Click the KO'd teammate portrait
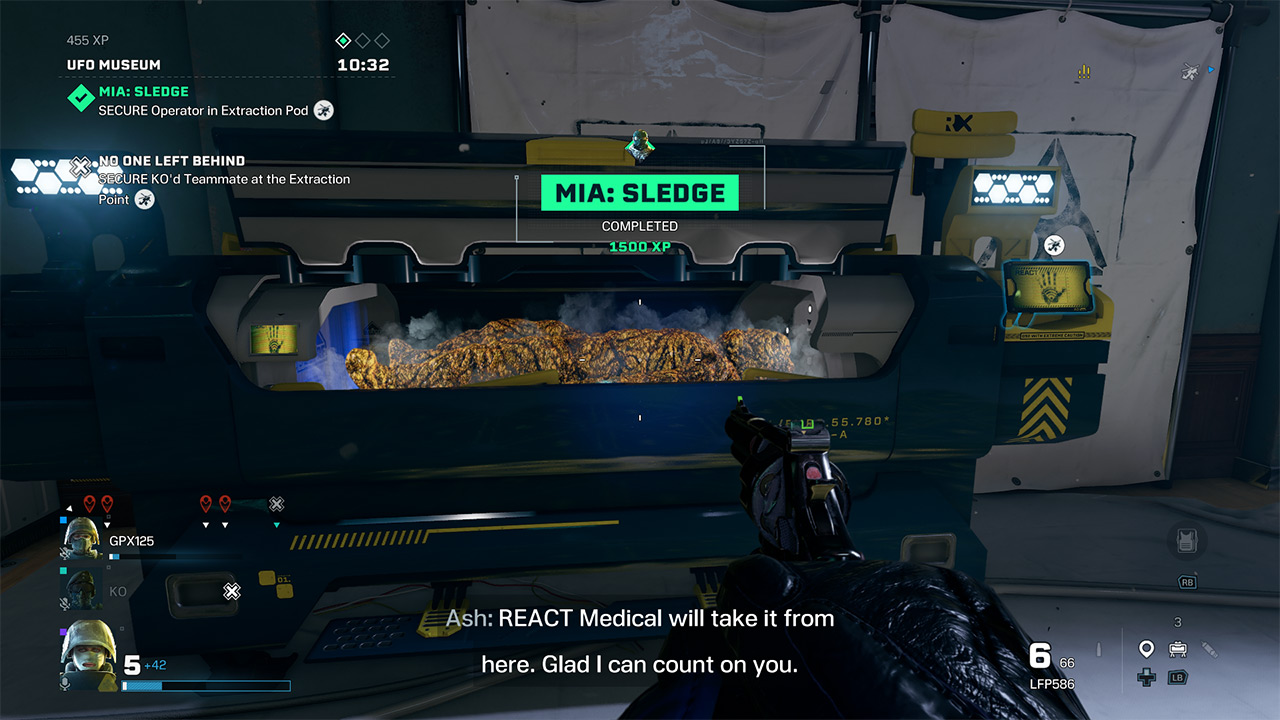The width and height of the screenshot is (1280, 720). pos(82,590)
